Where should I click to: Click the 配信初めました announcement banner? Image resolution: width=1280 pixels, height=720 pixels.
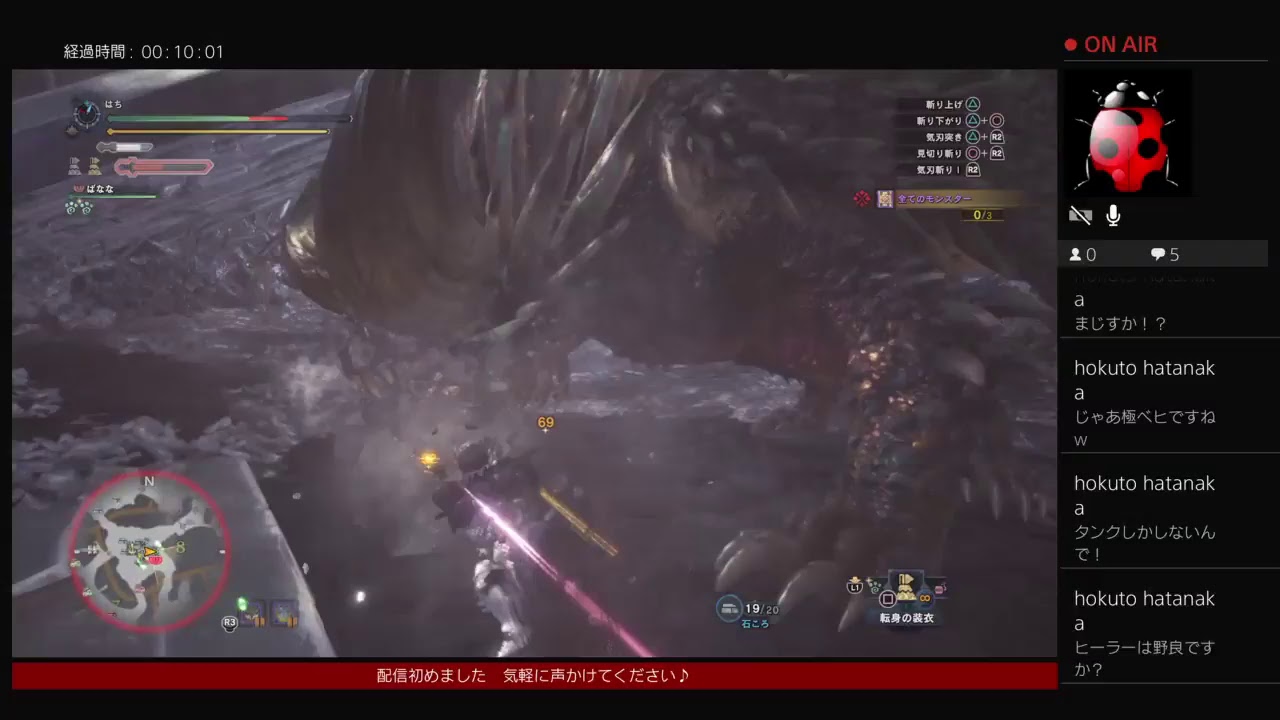(530, 675)
